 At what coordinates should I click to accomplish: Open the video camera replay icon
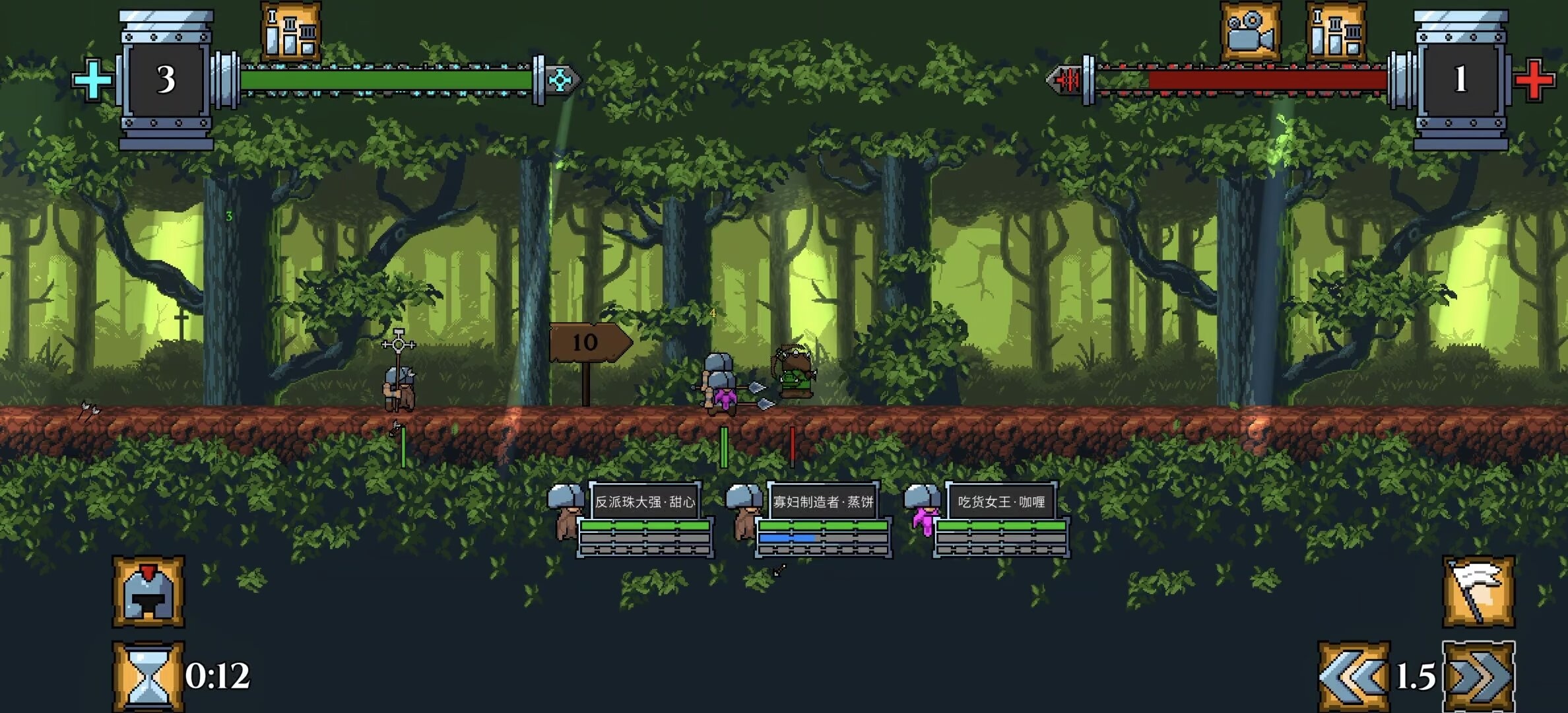[1250, 32]
